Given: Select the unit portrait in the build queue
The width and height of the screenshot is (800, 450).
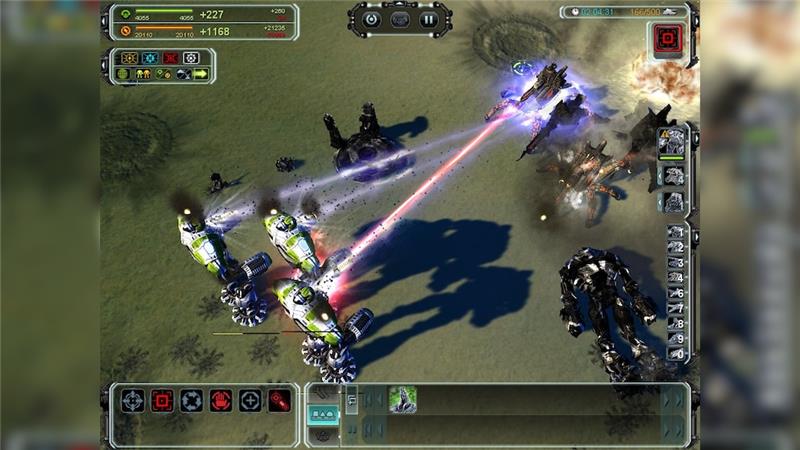Looking at the screenshot, I should 402,399.
